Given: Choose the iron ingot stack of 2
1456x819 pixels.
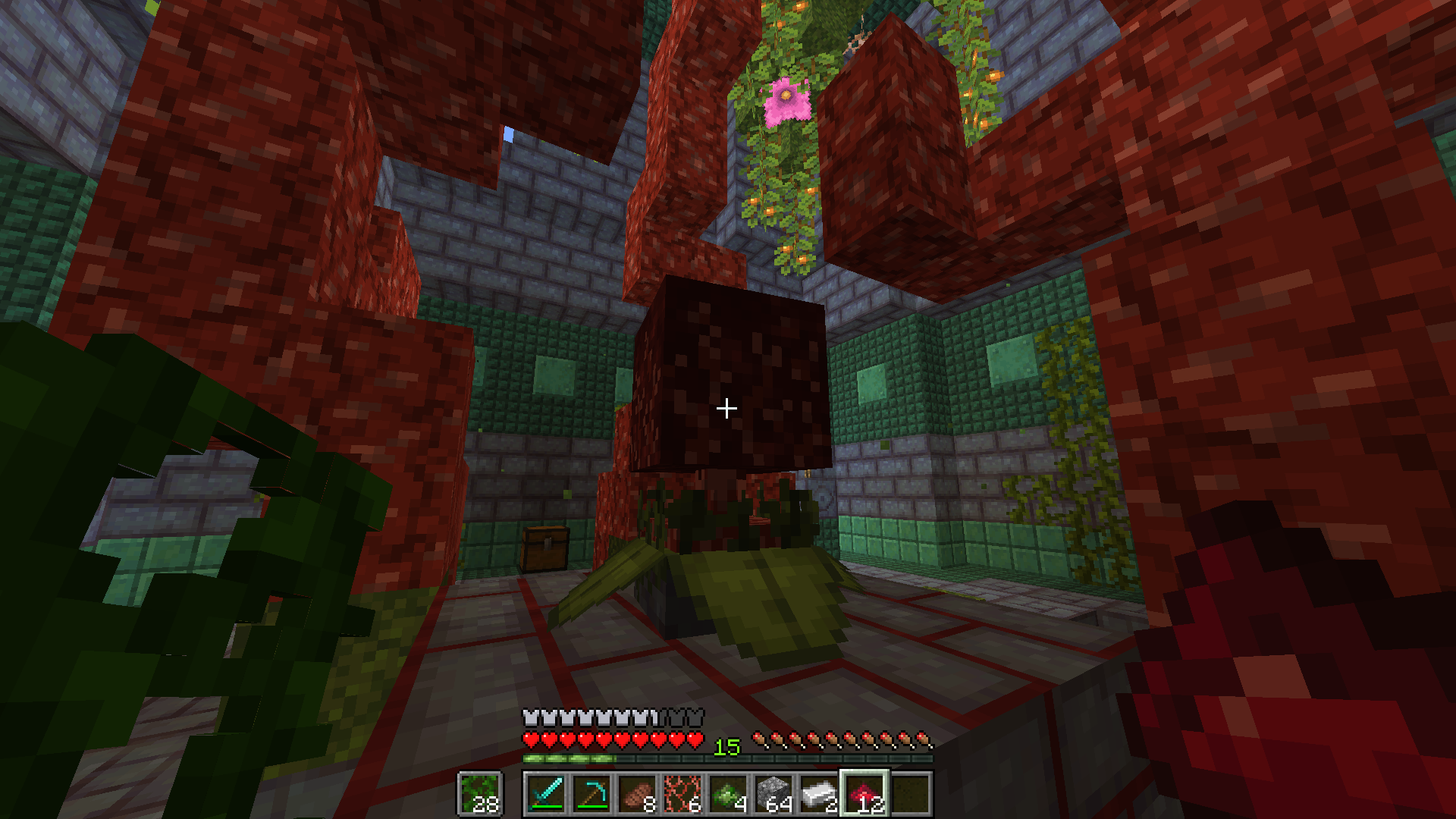Looking at the screenshot, I should [819, 794].
